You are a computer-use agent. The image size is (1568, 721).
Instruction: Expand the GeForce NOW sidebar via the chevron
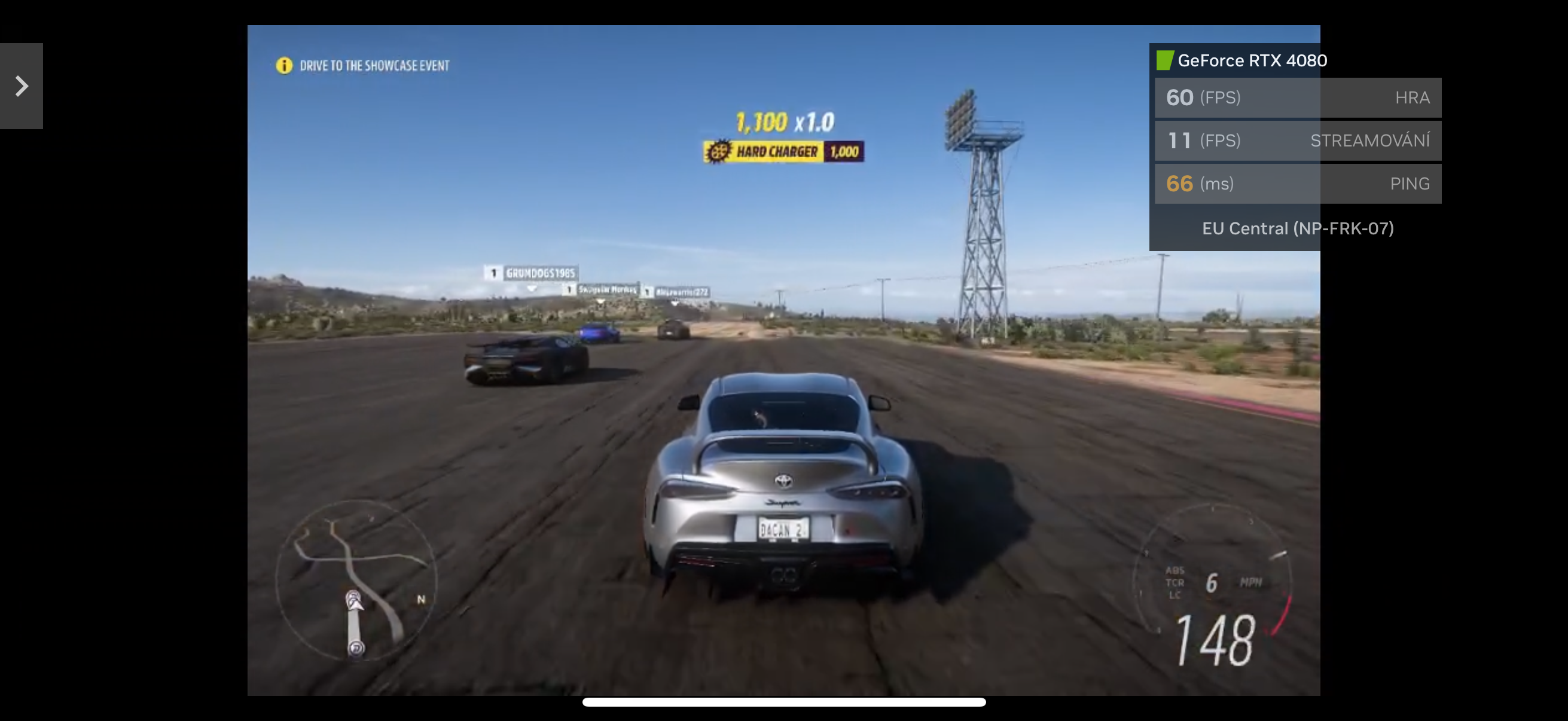point(22,85)
